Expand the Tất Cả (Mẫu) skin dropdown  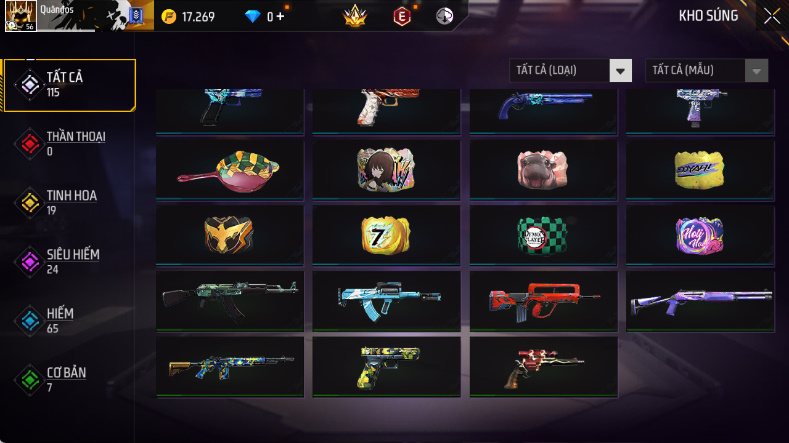tap(708, 71)
